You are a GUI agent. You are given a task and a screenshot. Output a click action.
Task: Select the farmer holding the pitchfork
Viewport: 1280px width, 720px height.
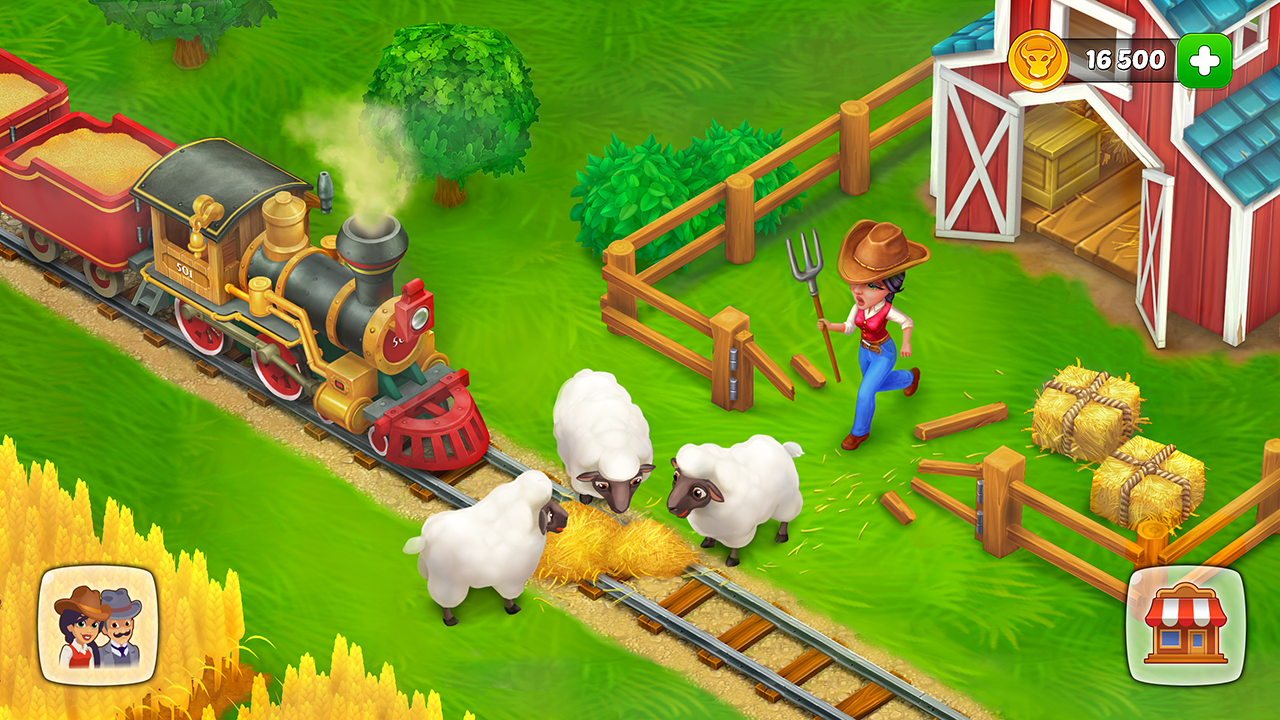coord(875,330)
